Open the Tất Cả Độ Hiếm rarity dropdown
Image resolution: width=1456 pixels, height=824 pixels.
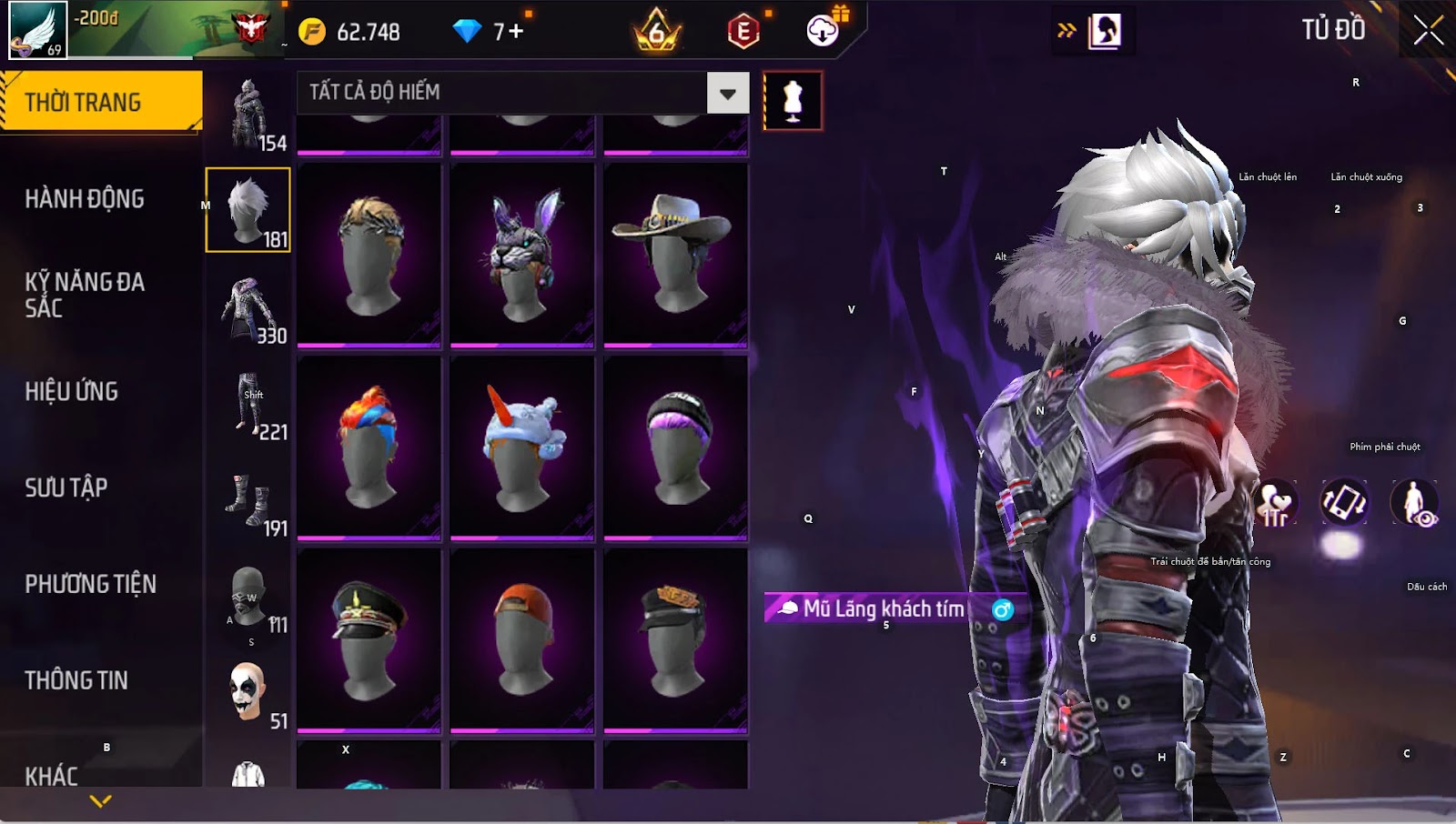(727, 93)
